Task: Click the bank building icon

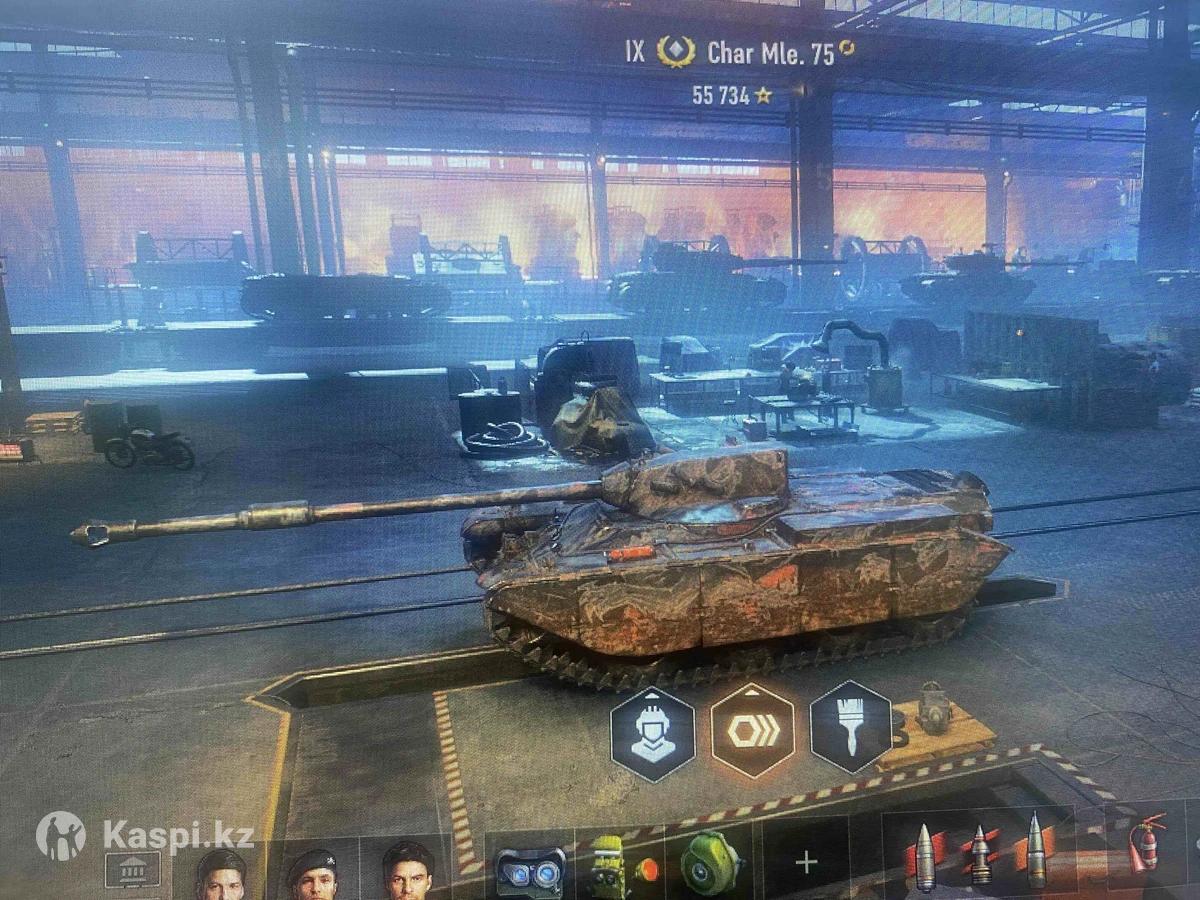Action: [x=133, y=868]
